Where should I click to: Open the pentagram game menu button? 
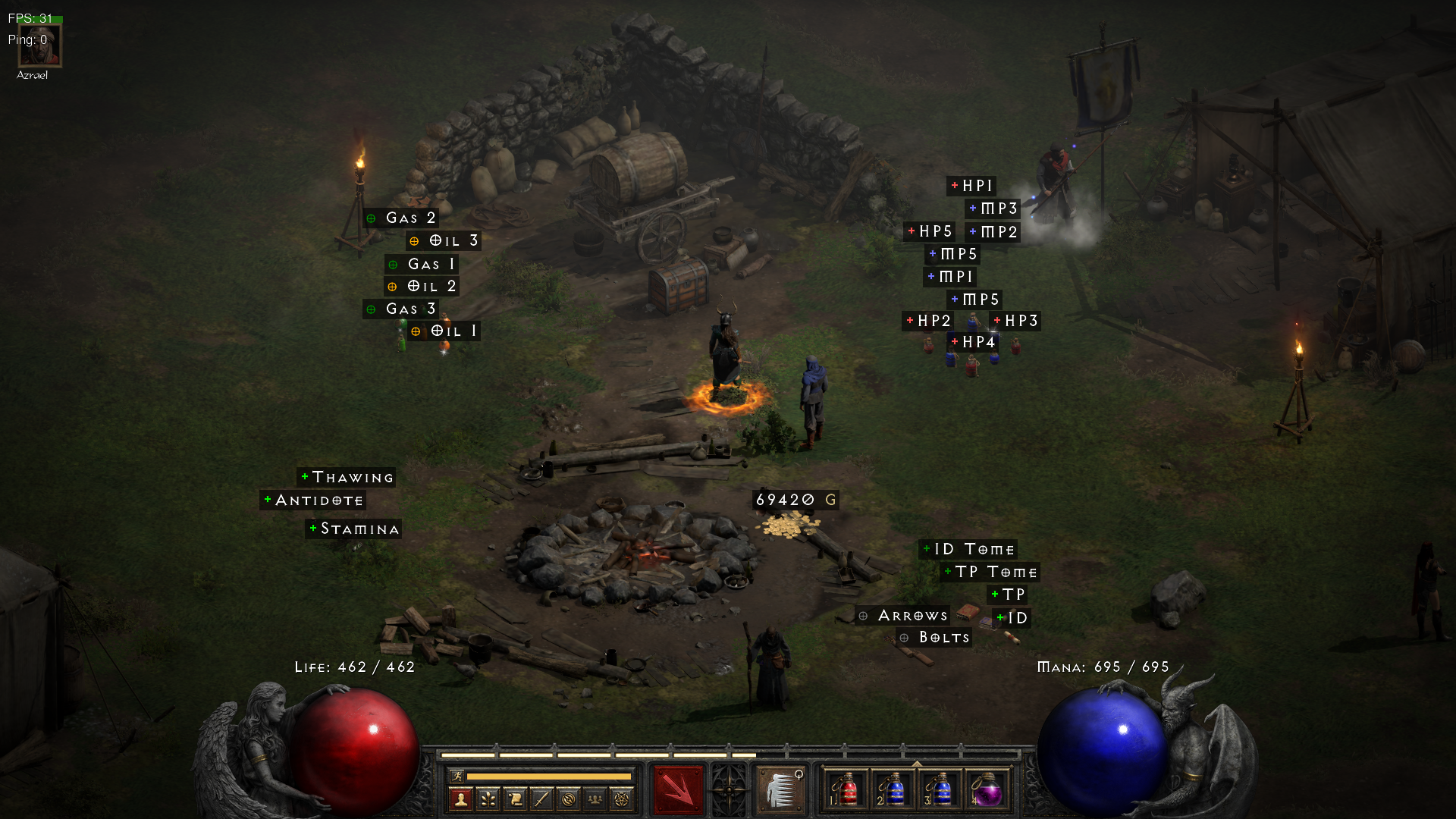(622, 799)
